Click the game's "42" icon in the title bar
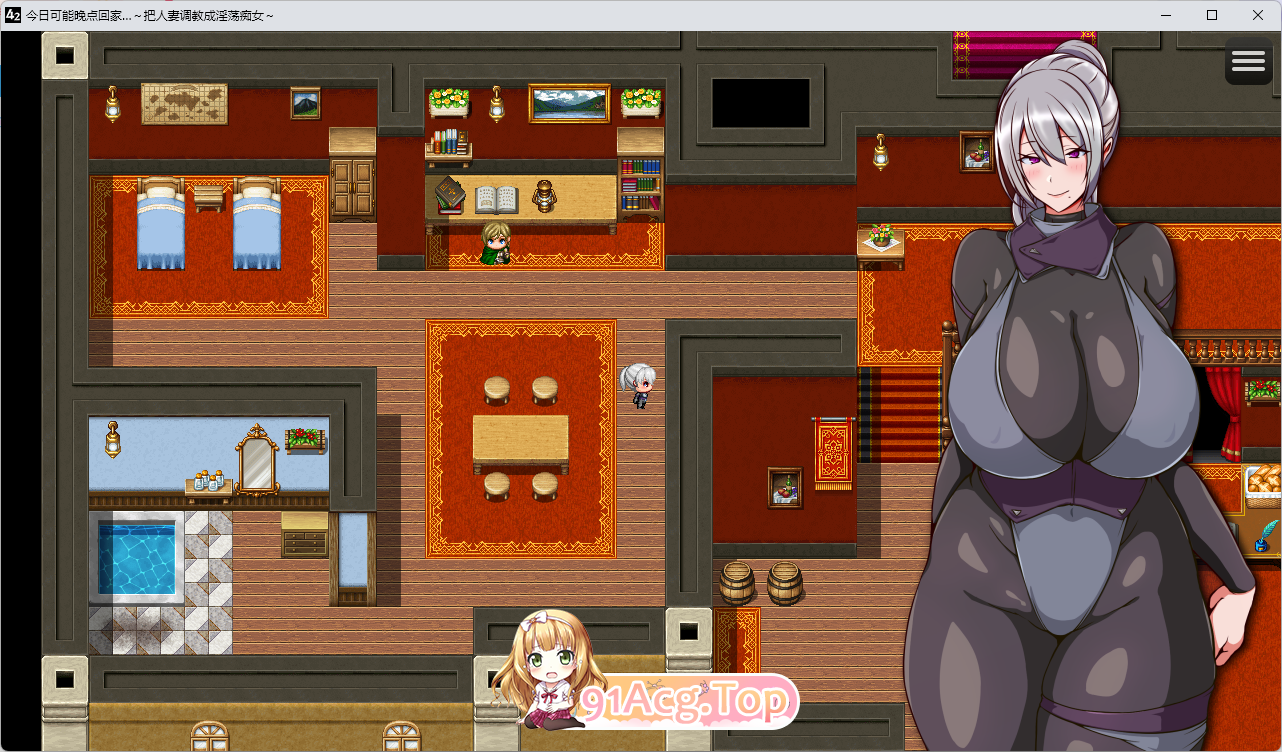 tap(11, 15)
